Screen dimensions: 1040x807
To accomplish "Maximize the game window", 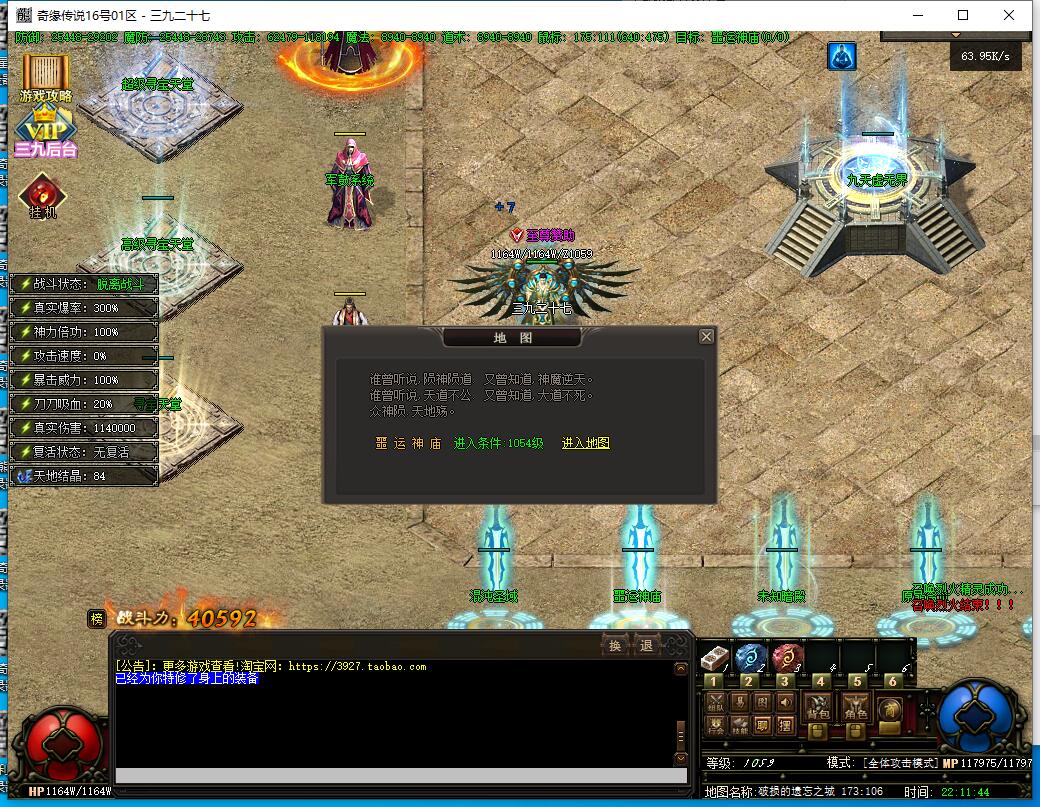I will pos(963,15).
